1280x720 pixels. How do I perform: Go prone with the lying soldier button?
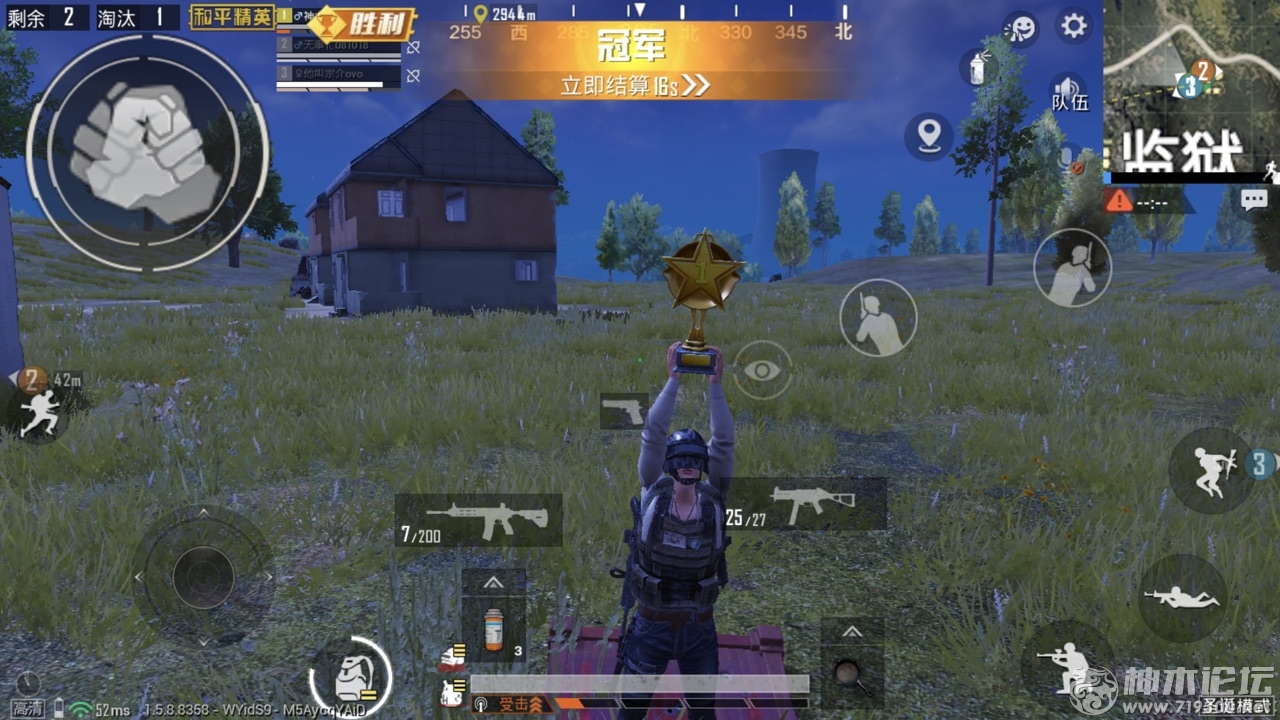coord(1182,598)
